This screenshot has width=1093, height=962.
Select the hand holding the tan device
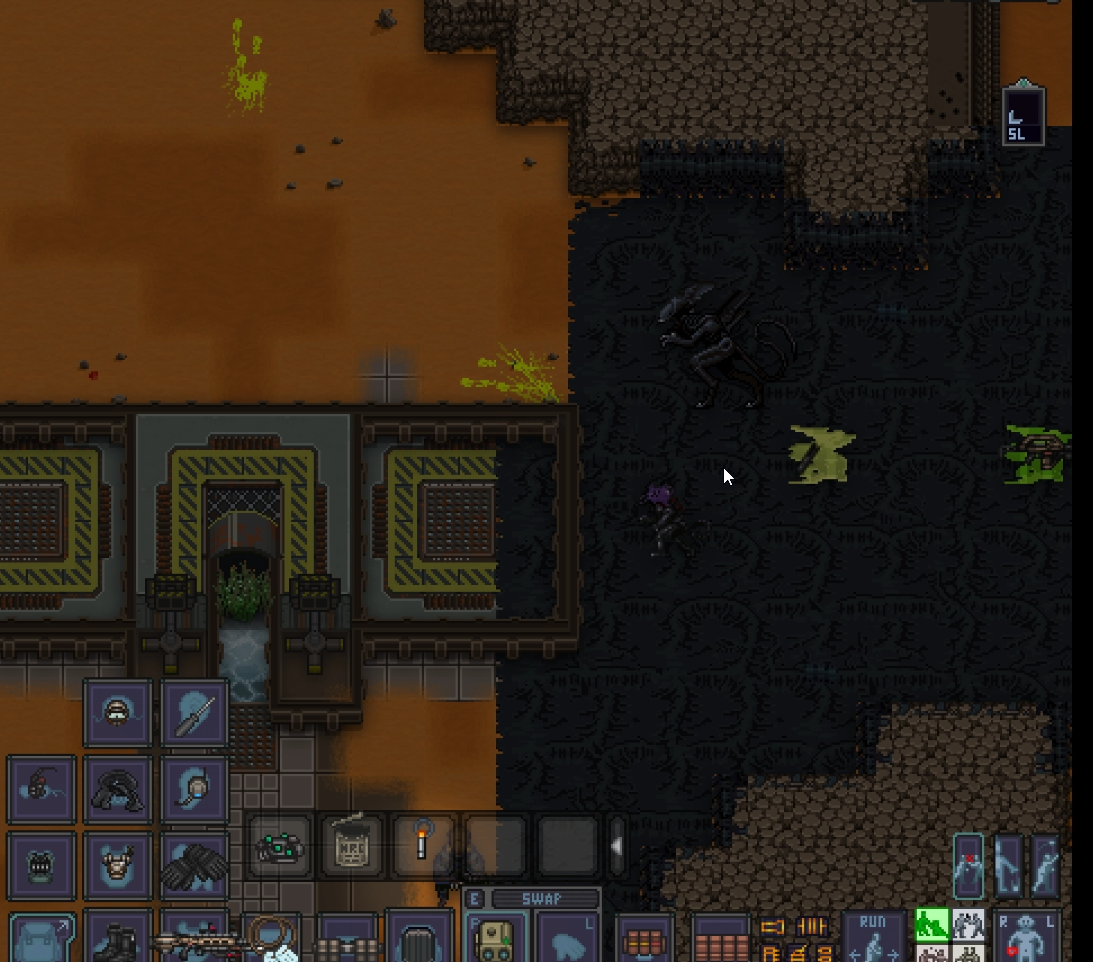point(495,938)
